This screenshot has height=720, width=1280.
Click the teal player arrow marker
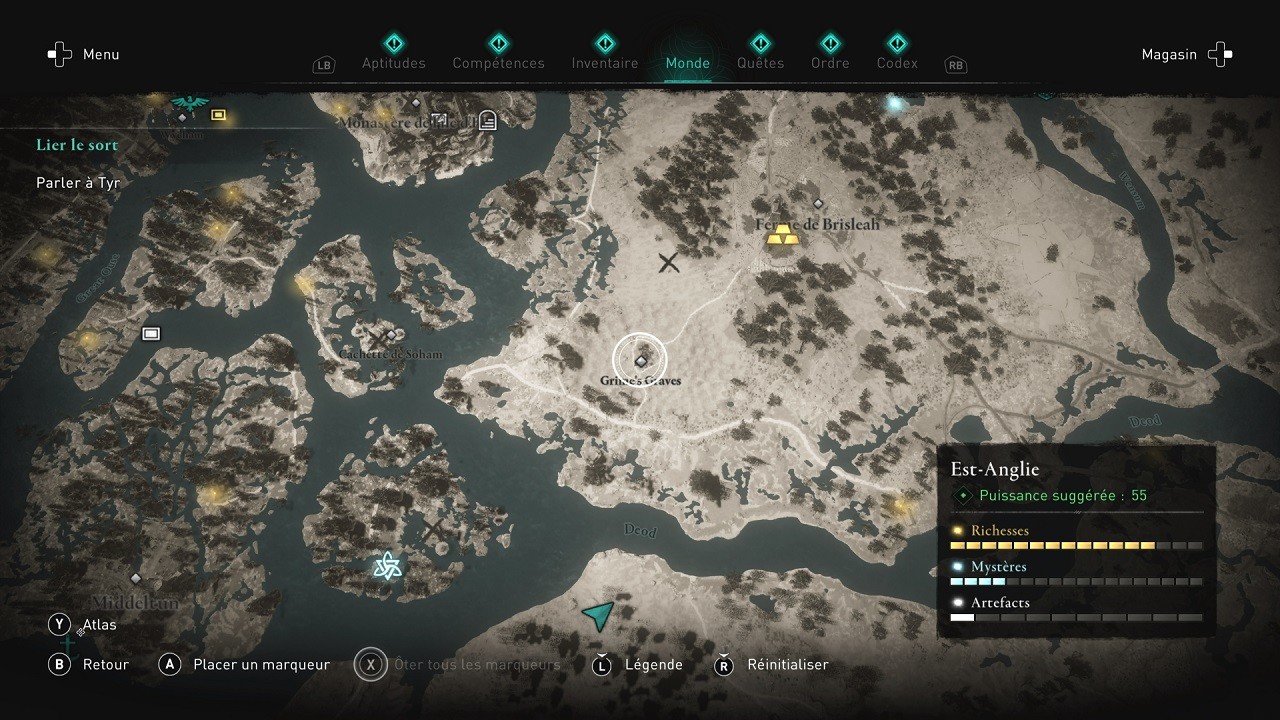[598, 615]
